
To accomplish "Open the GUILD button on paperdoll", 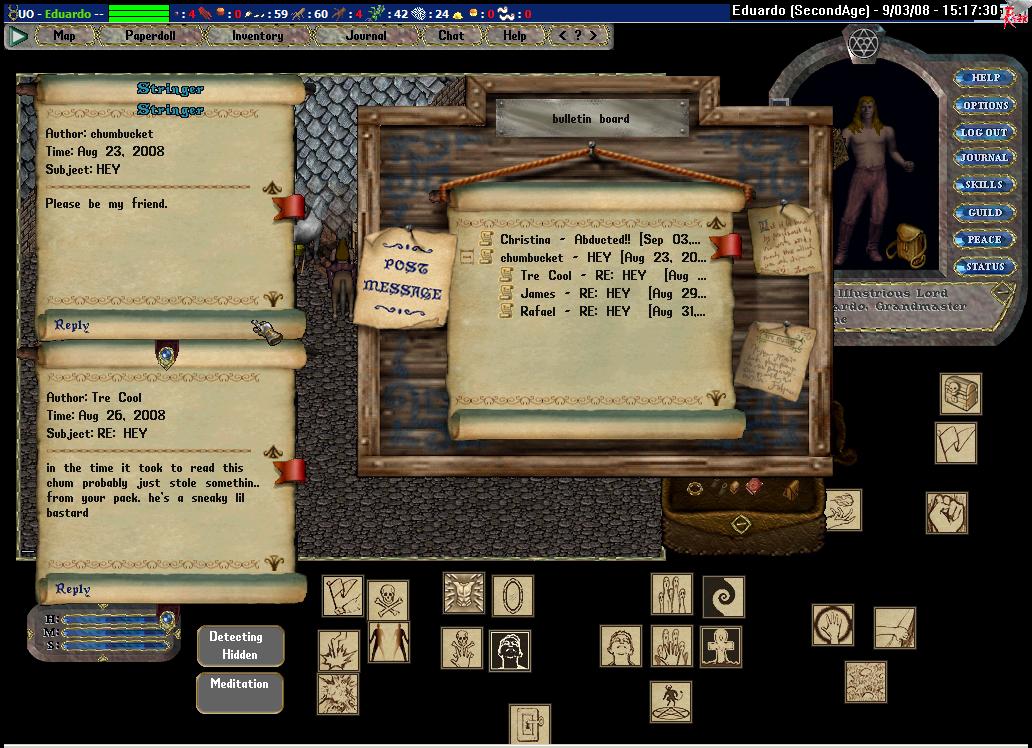I will coord(985,213).
